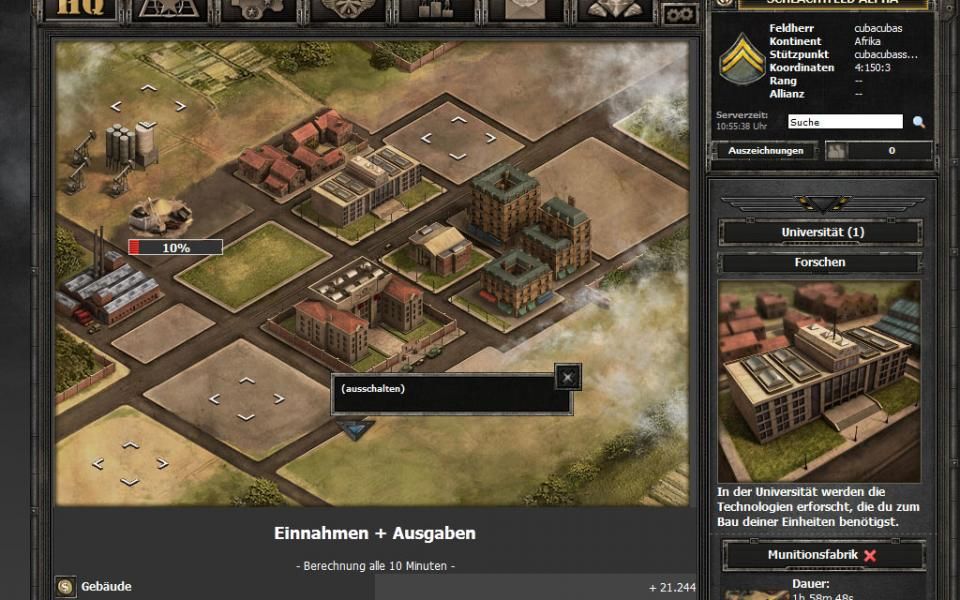The width and height of the screenshot is (960, 600).
Task: Click the sergeant chevron rank badge
Action: [742, 59]
